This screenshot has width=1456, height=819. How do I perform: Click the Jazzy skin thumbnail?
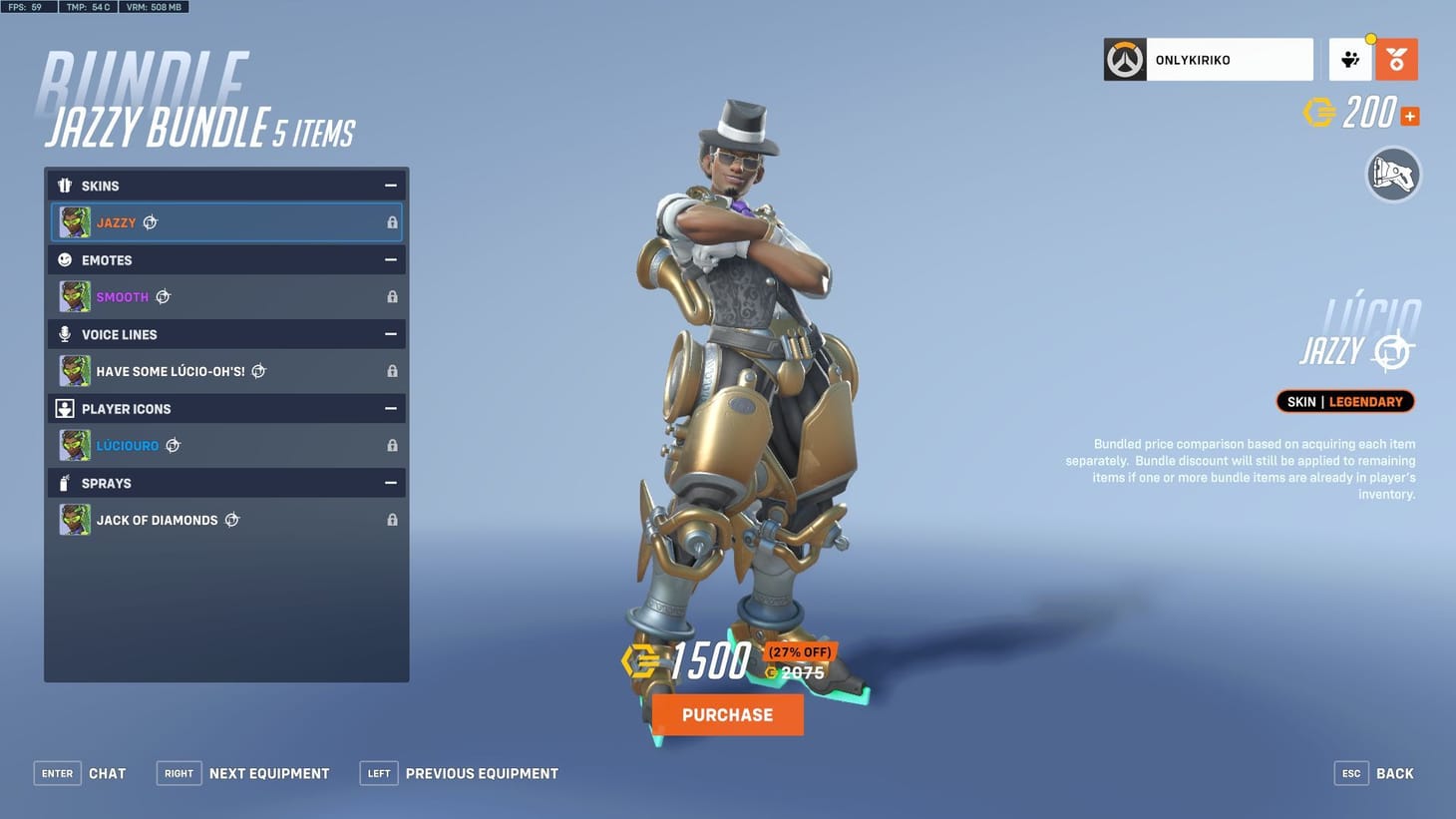click(x=75, y=221)
